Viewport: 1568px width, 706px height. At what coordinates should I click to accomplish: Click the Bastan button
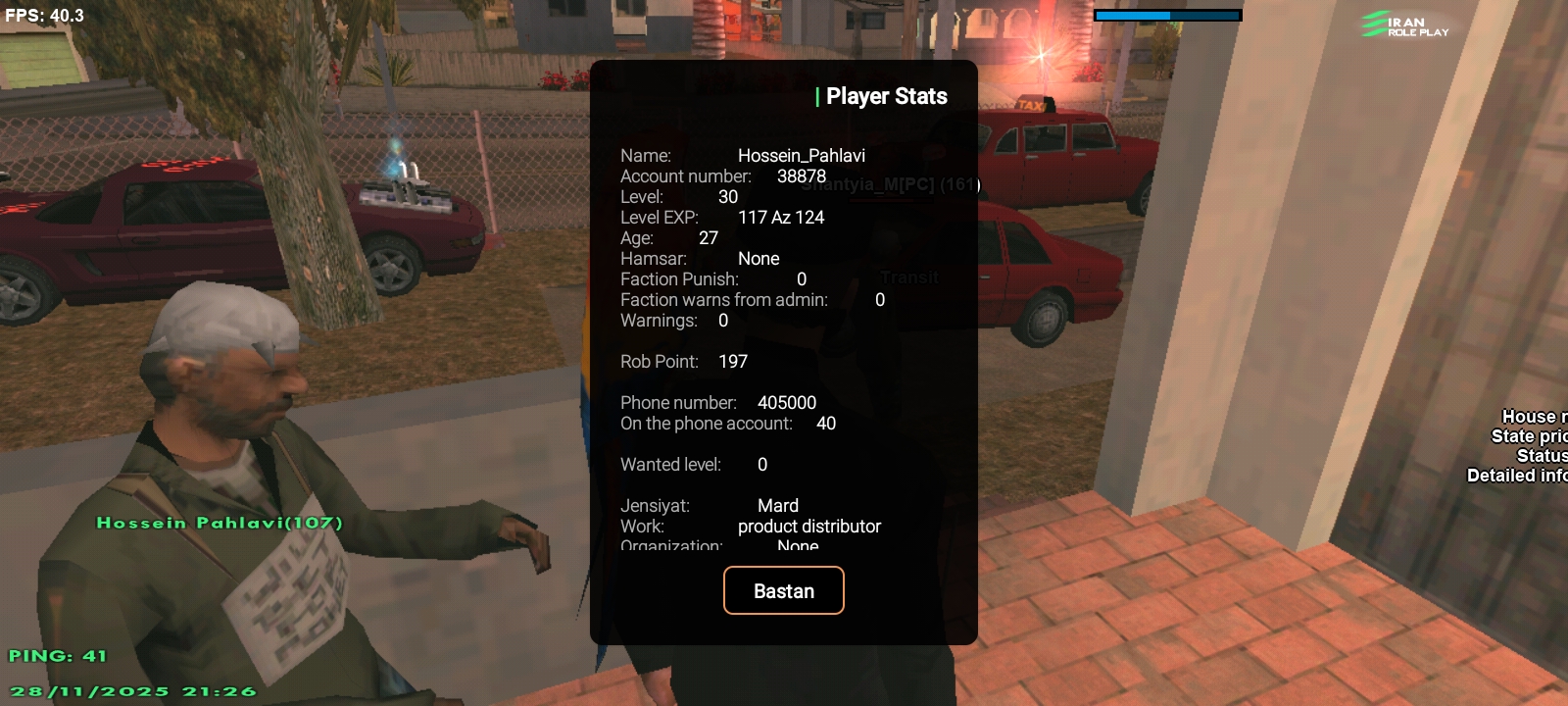point(783,590)
